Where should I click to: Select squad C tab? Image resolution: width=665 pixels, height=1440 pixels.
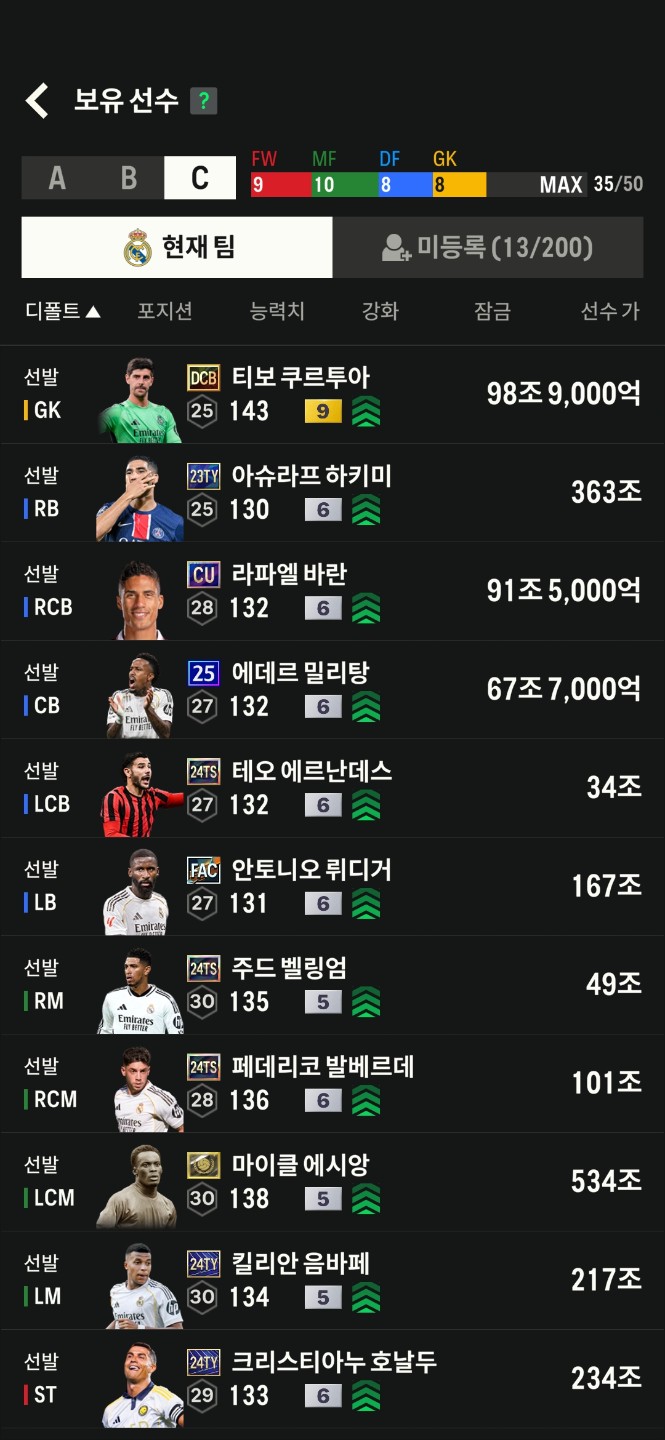[x=200, y=178]
